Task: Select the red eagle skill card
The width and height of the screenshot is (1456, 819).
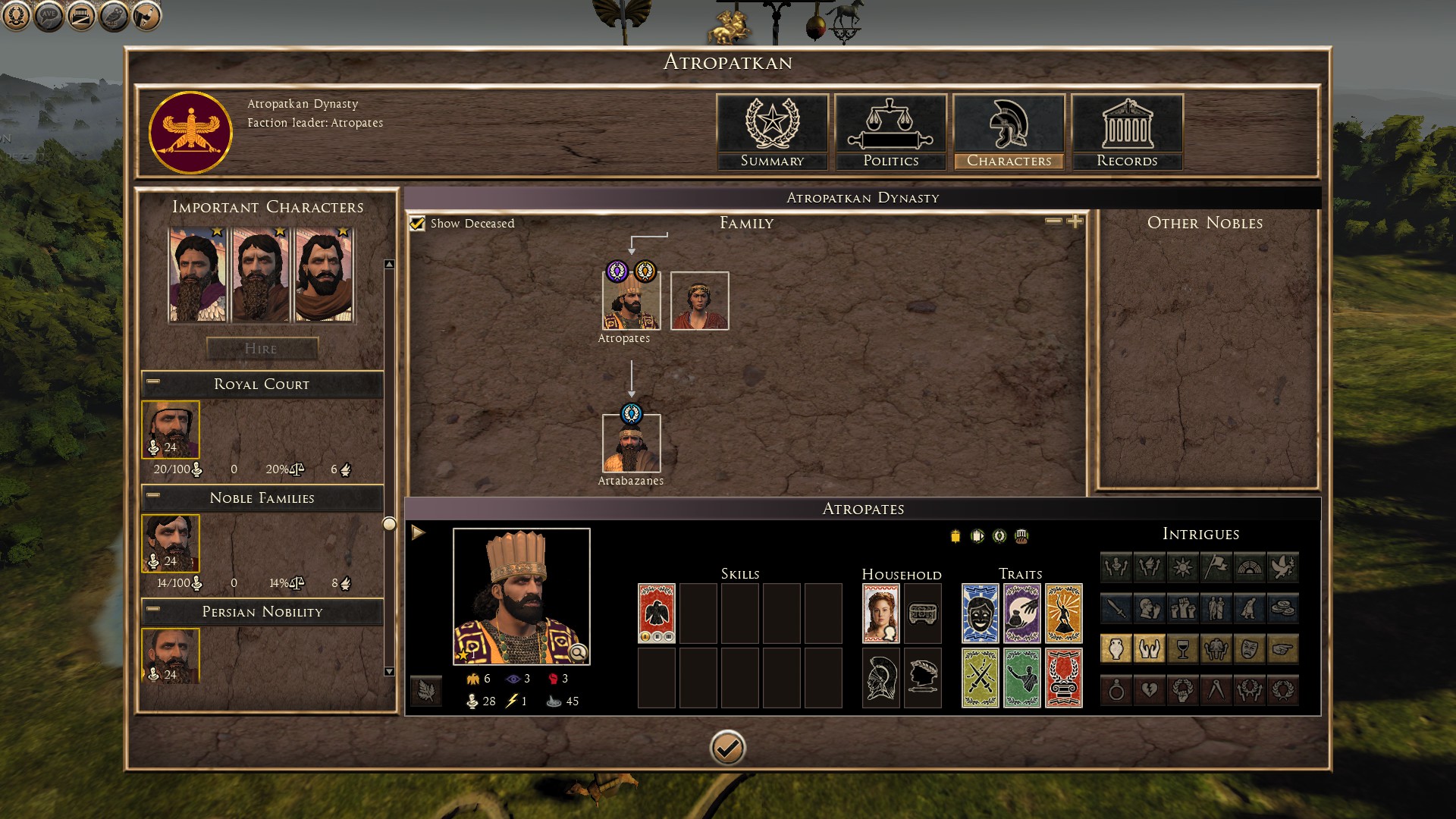Action: click(657, 613)
